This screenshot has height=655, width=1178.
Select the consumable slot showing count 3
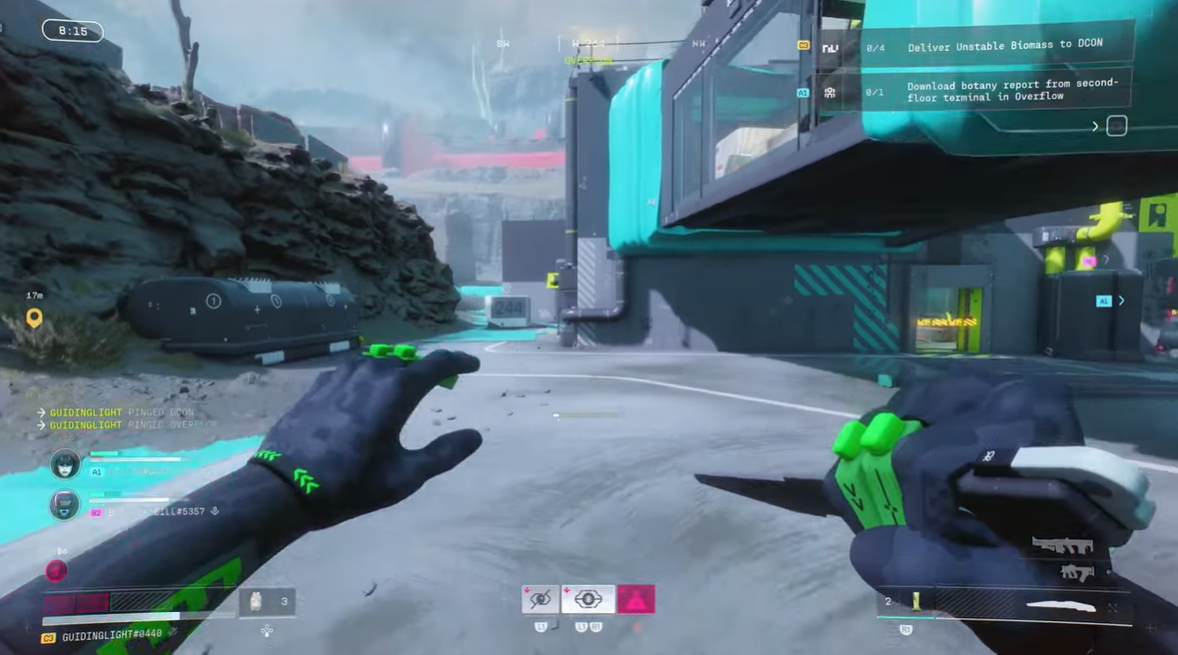(x=267, y=602)
